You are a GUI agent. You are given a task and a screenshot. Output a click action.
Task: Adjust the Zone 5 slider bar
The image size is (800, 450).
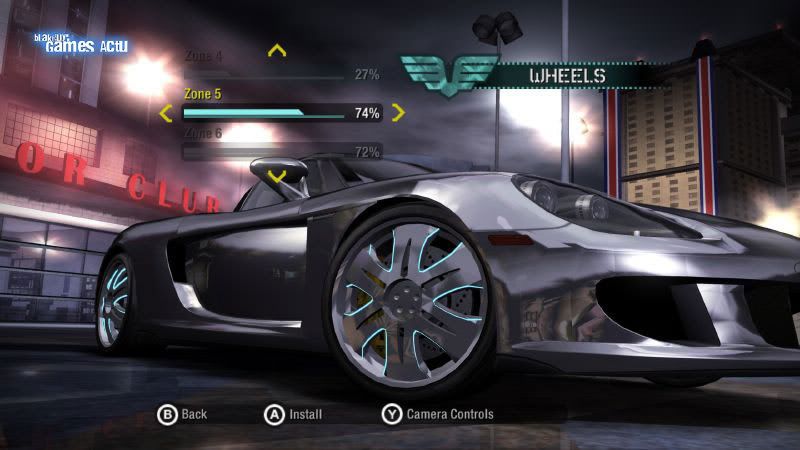264,113
